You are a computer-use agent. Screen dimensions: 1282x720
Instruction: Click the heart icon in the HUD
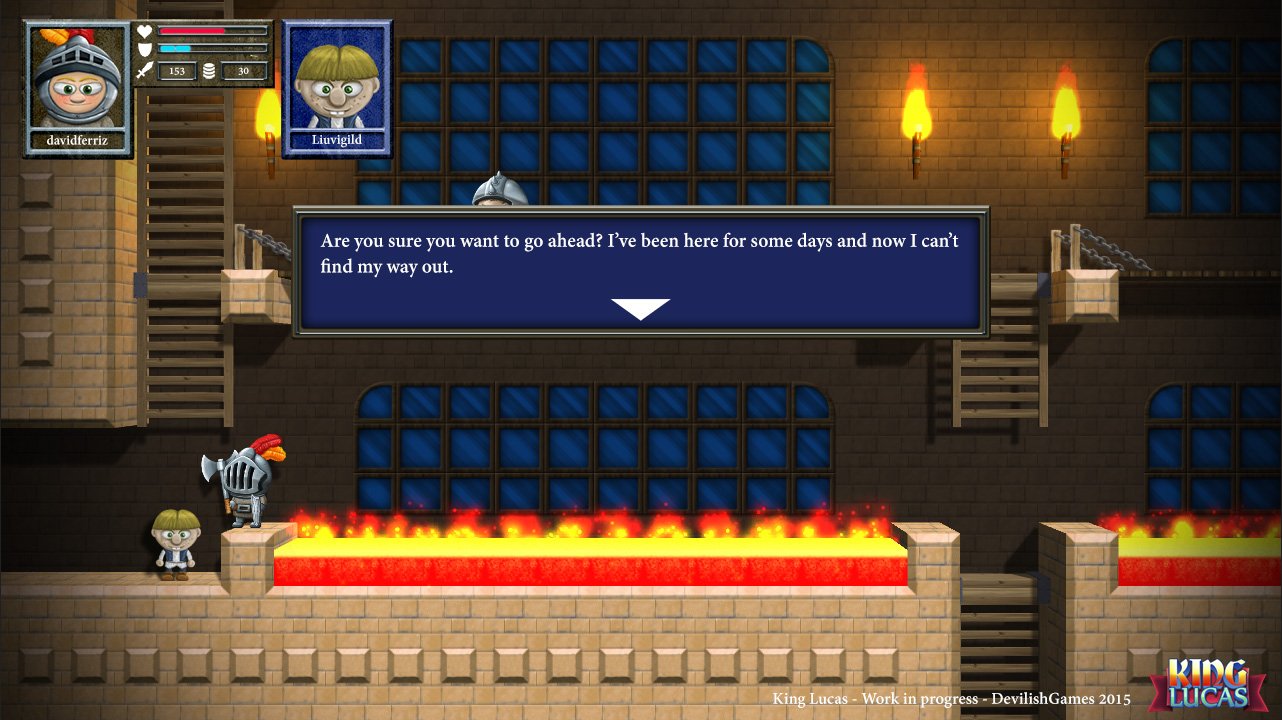coord(144,31)
